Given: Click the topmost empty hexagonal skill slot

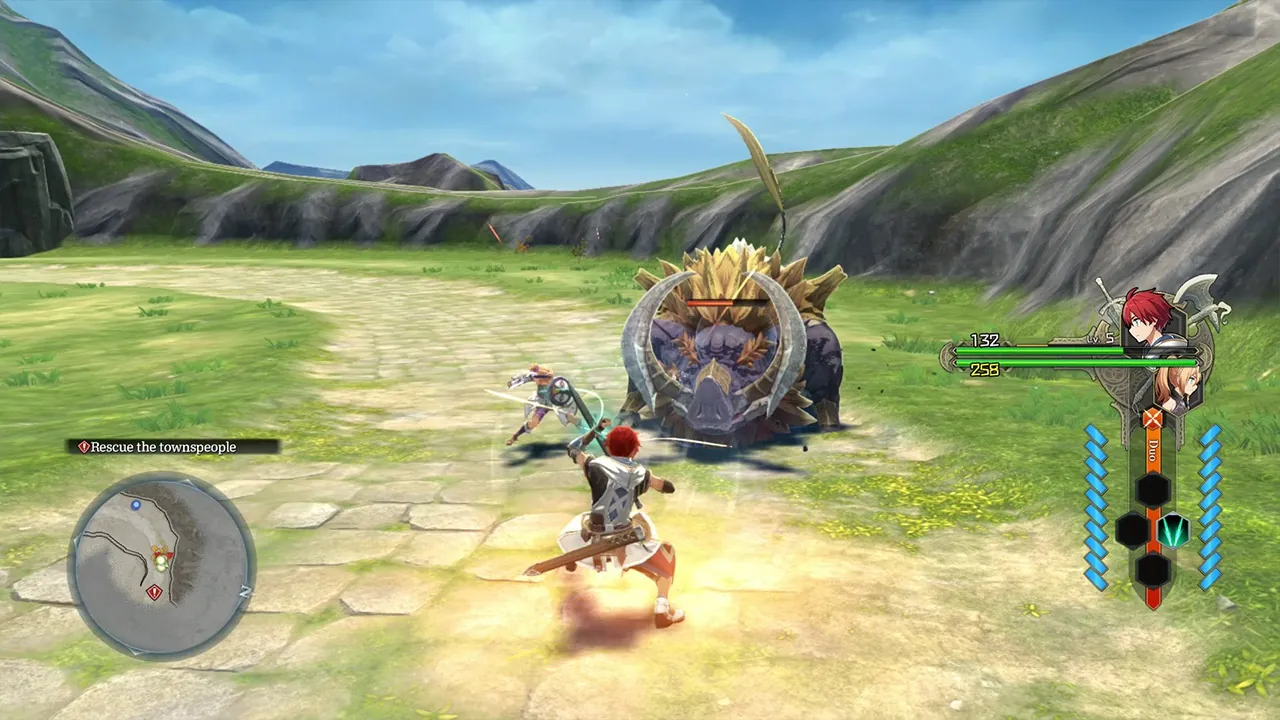Looking at the screenshot, I should pyautogui.click(x=1151, y=488).
